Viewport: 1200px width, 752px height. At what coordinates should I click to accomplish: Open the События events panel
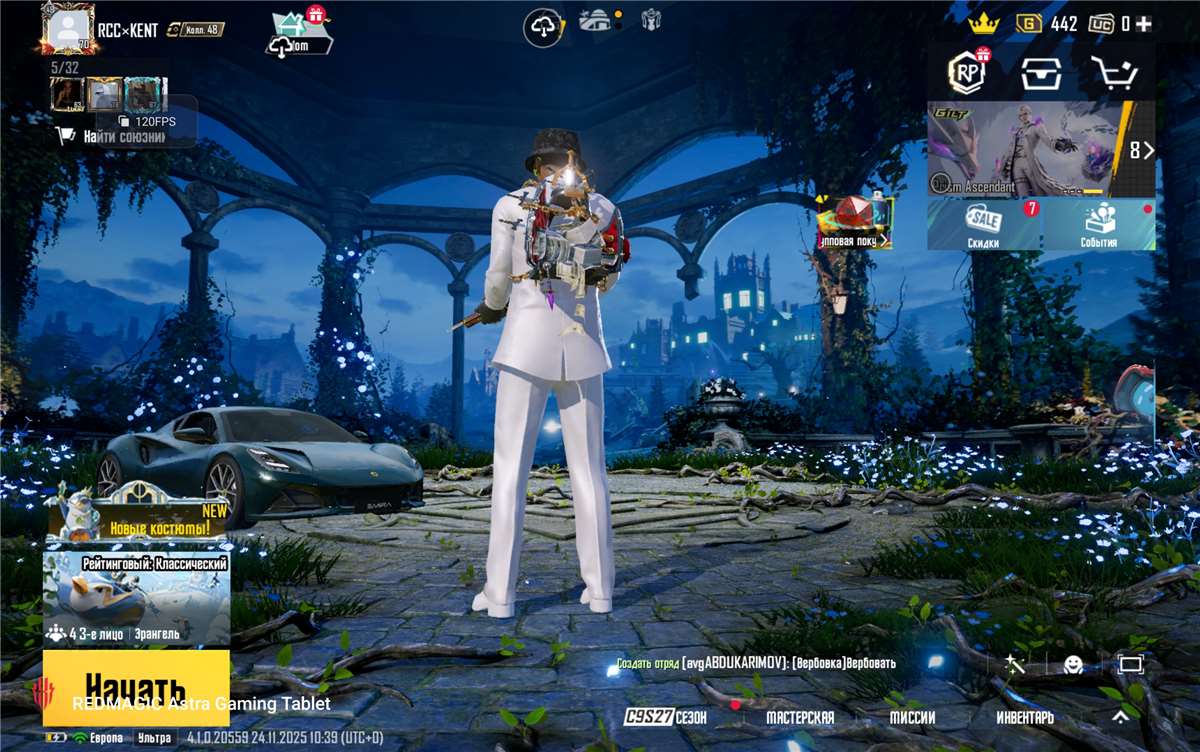tap(1098, 225)
